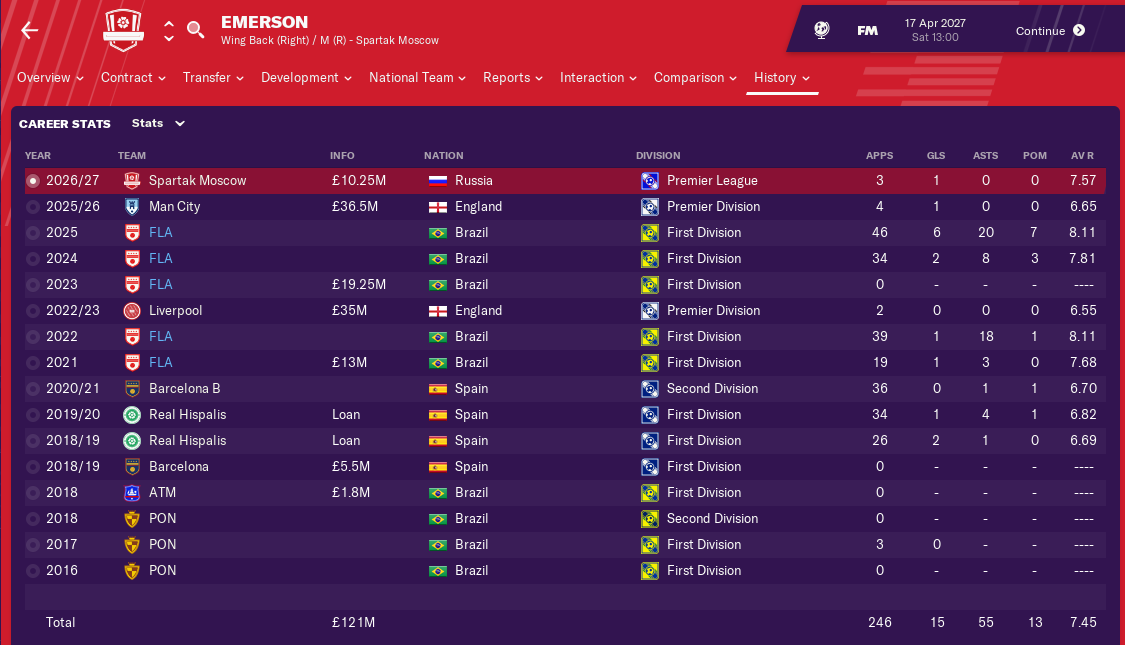This screenshot has height=645, width=1125.
Task: Click the Spartak Moscow club badge
Action: [131, 31]
